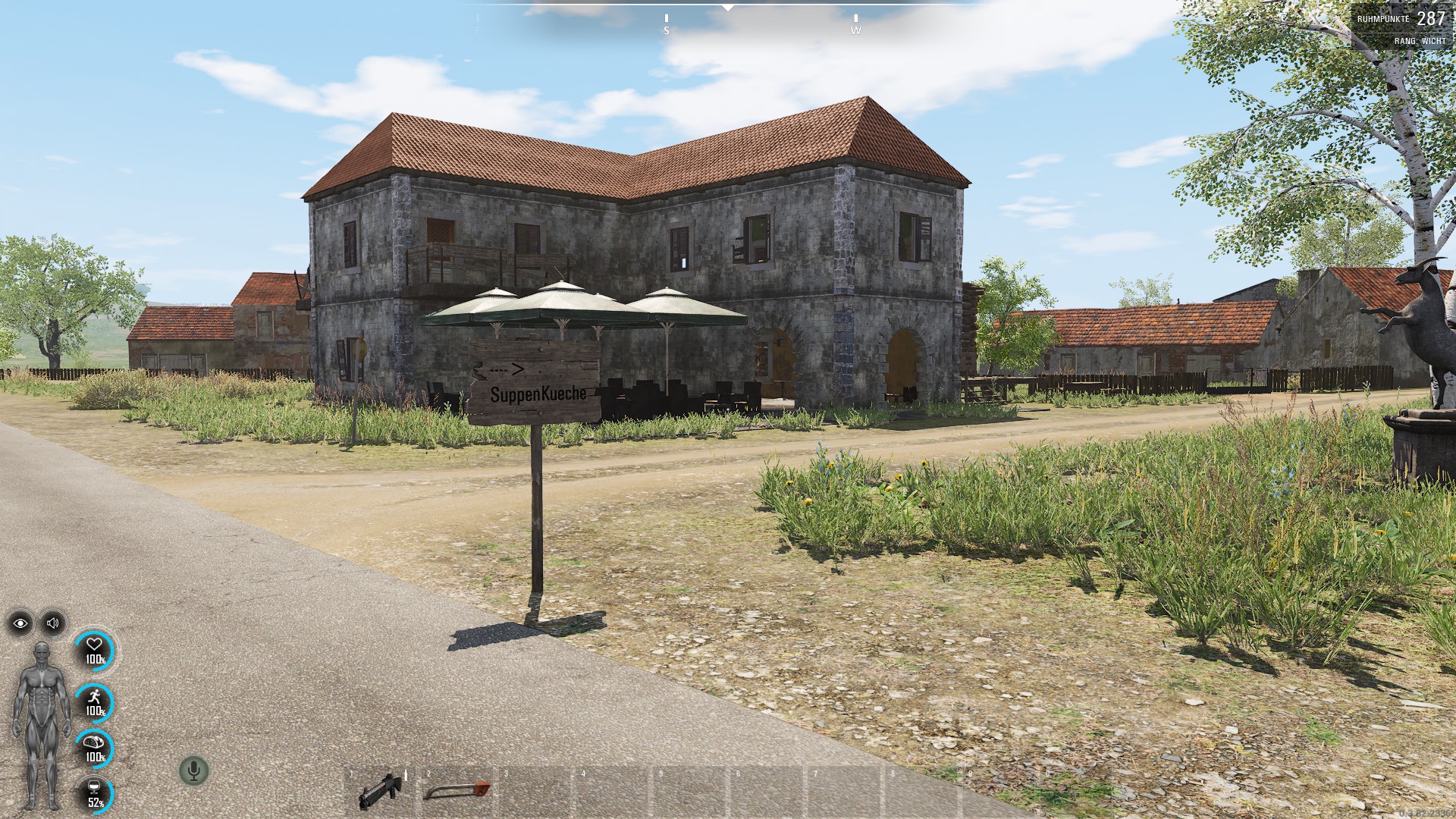Click the speaker sound indicator icon
This screenshot has height=819, width=1456.
coord(53,623)
